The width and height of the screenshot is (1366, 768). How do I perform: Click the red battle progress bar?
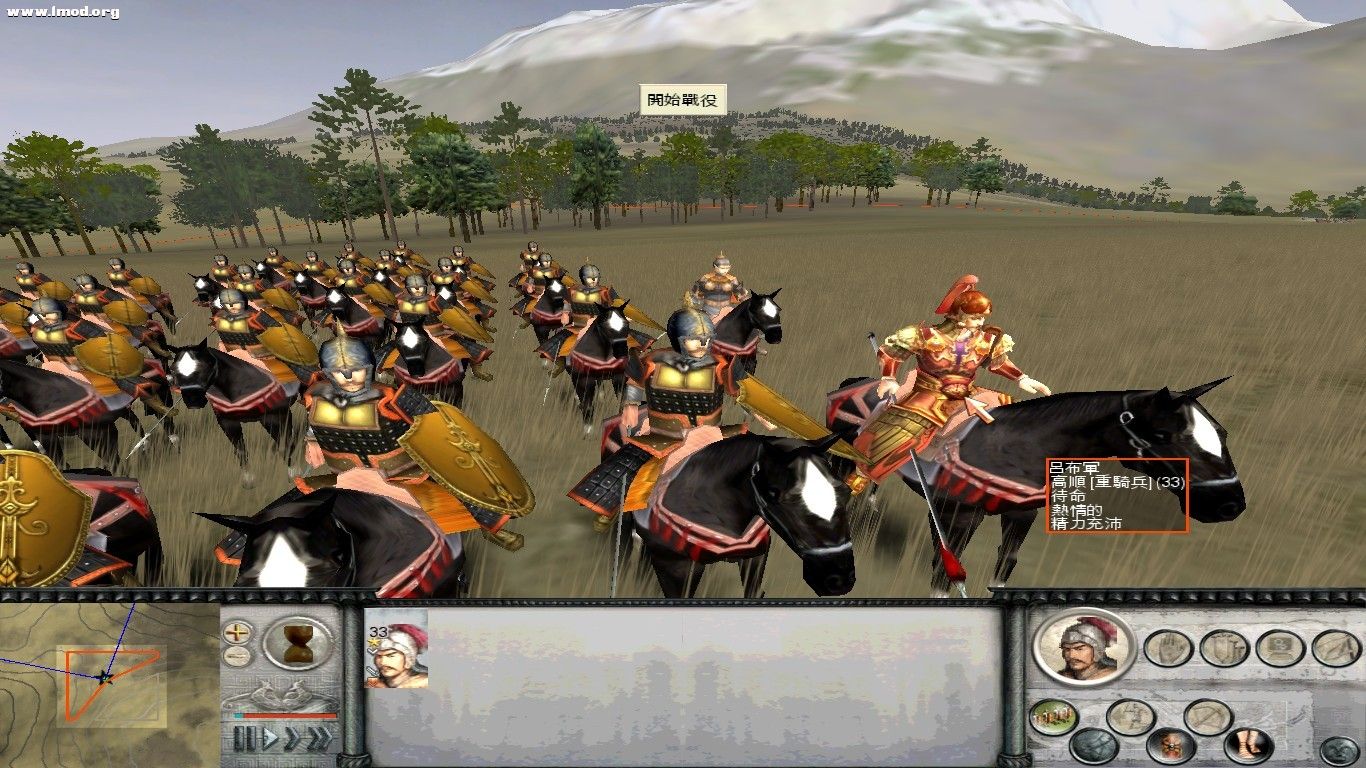288,715
